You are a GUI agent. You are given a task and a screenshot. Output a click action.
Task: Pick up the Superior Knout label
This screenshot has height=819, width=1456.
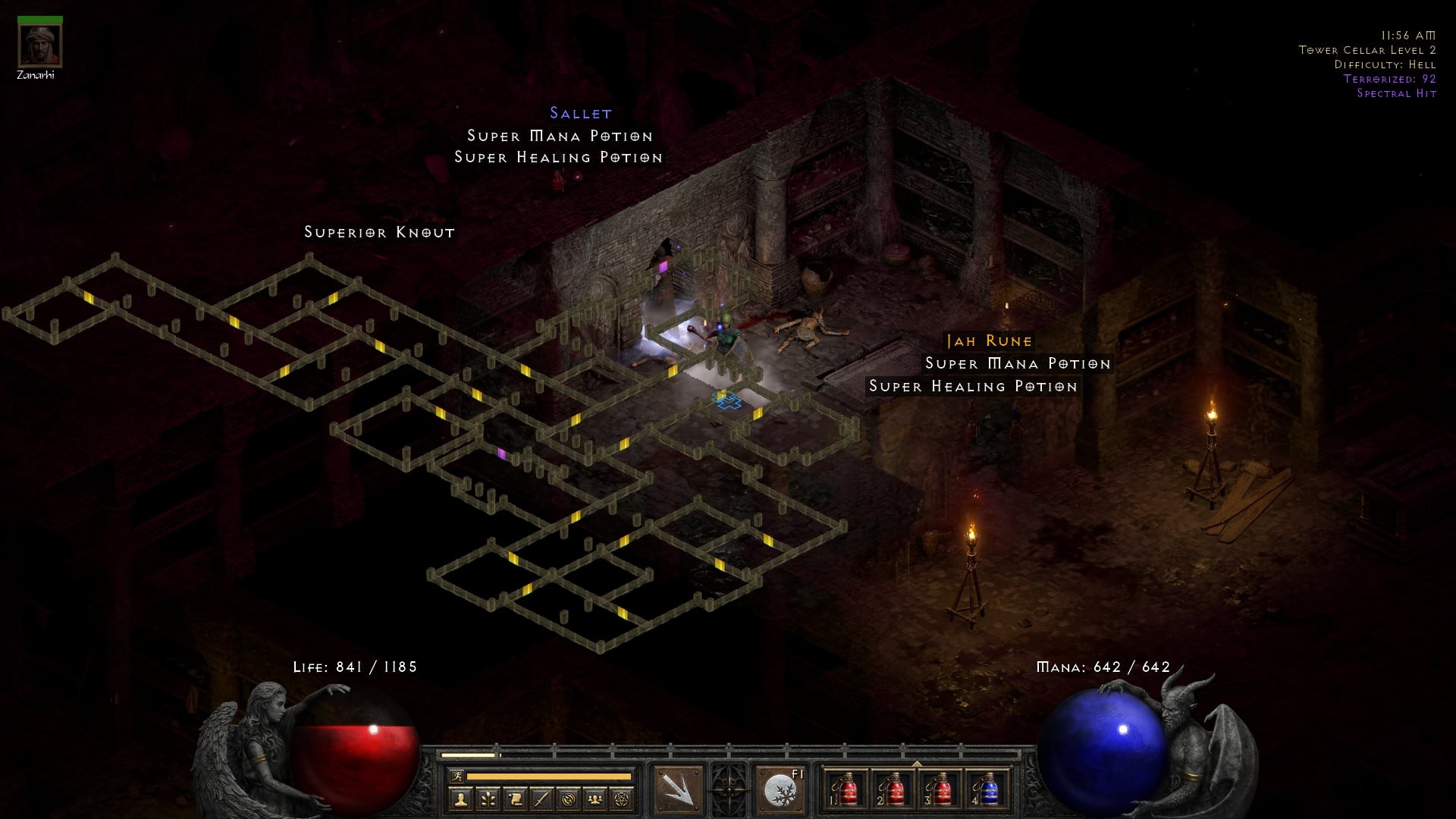[x=379, y=232]
